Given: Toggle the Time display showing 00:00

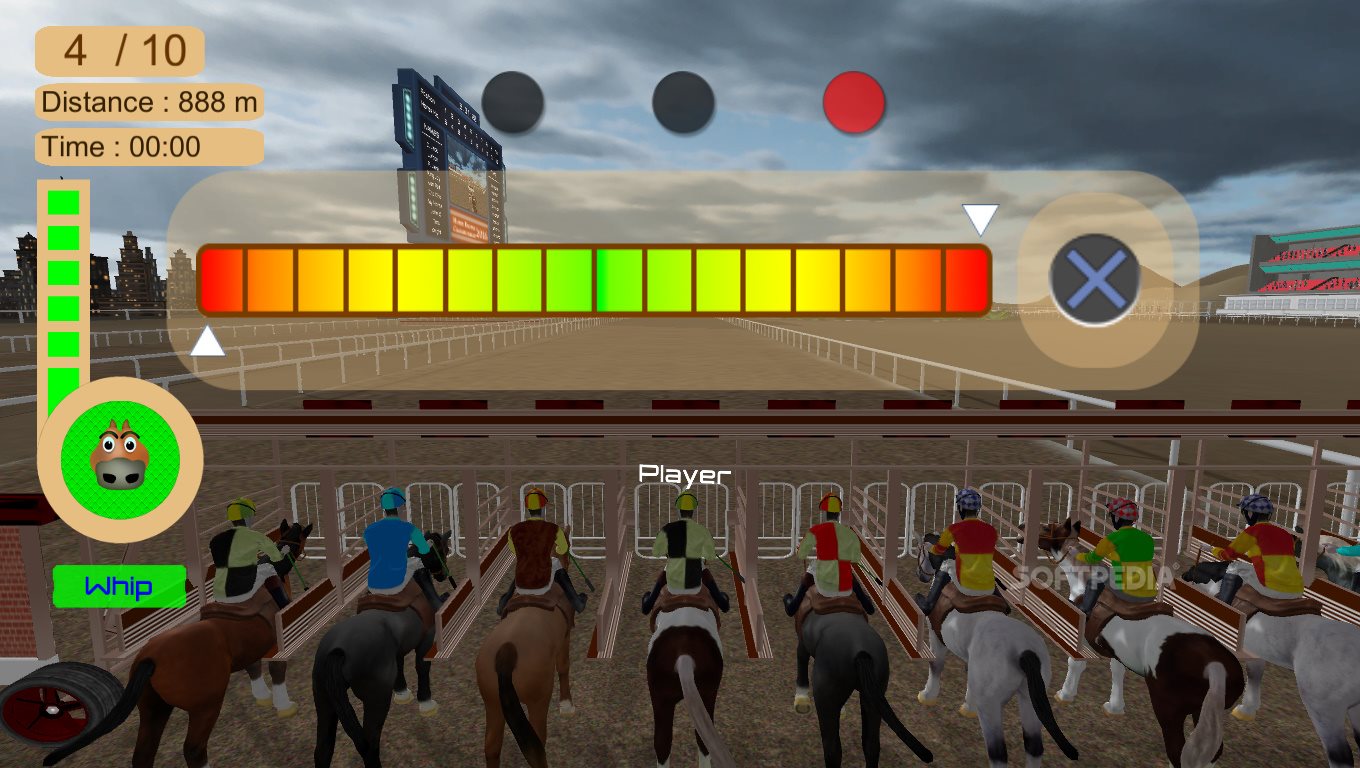Looking at the screenshot, I should (x=148, y=146).
